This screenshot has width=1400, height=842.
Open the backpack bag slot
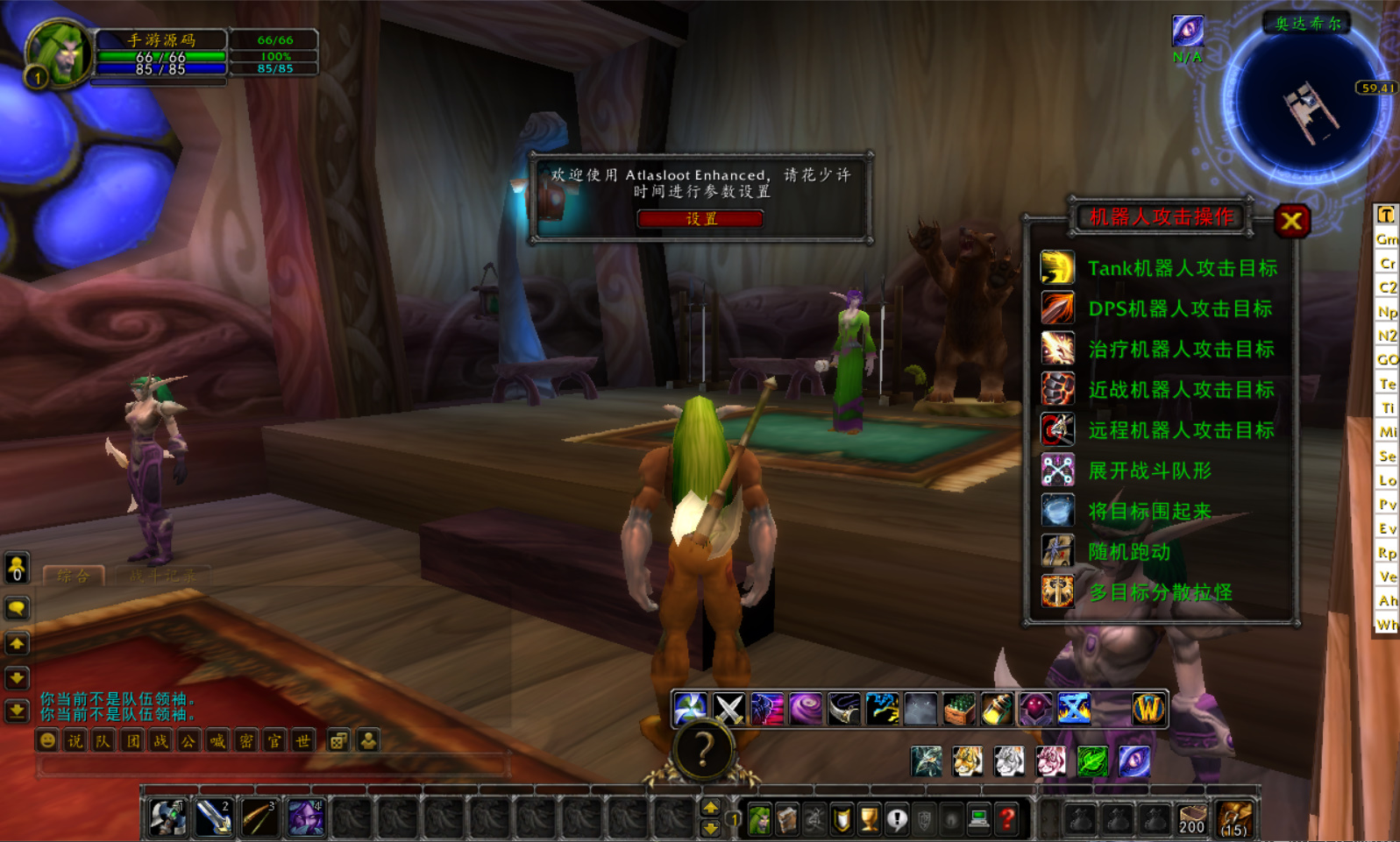(1233, 819)
